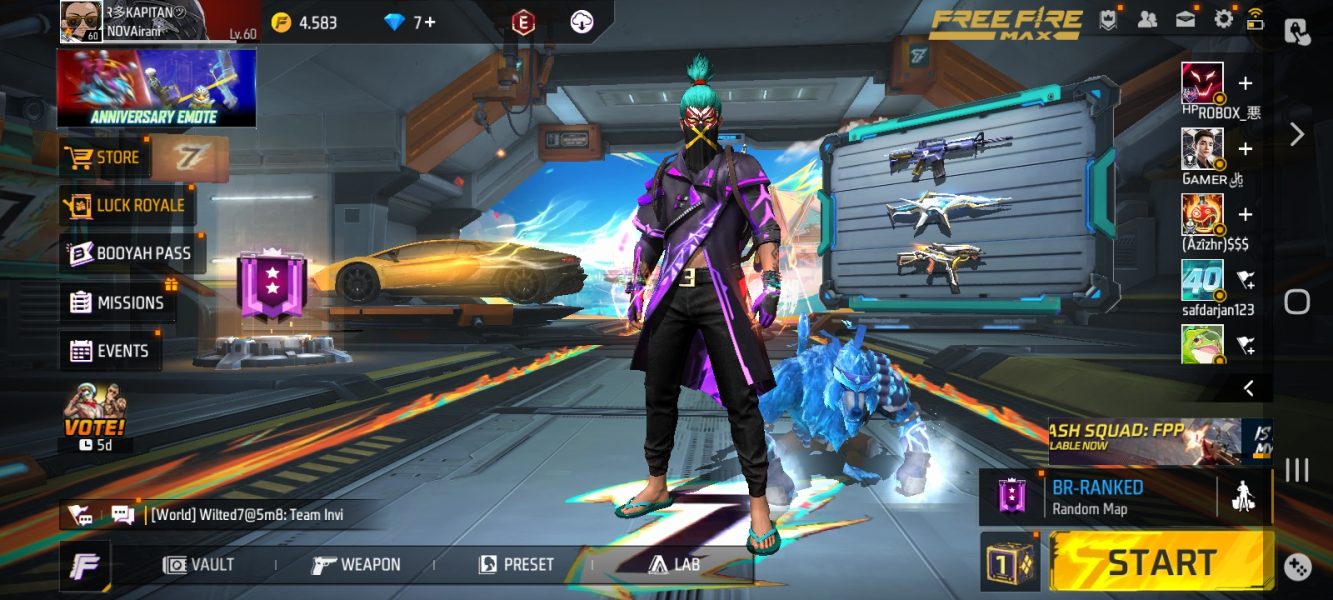Viewport: 1333px width, 600px height.
Task: Open the friends list icon
Action: coord(1147,19)
